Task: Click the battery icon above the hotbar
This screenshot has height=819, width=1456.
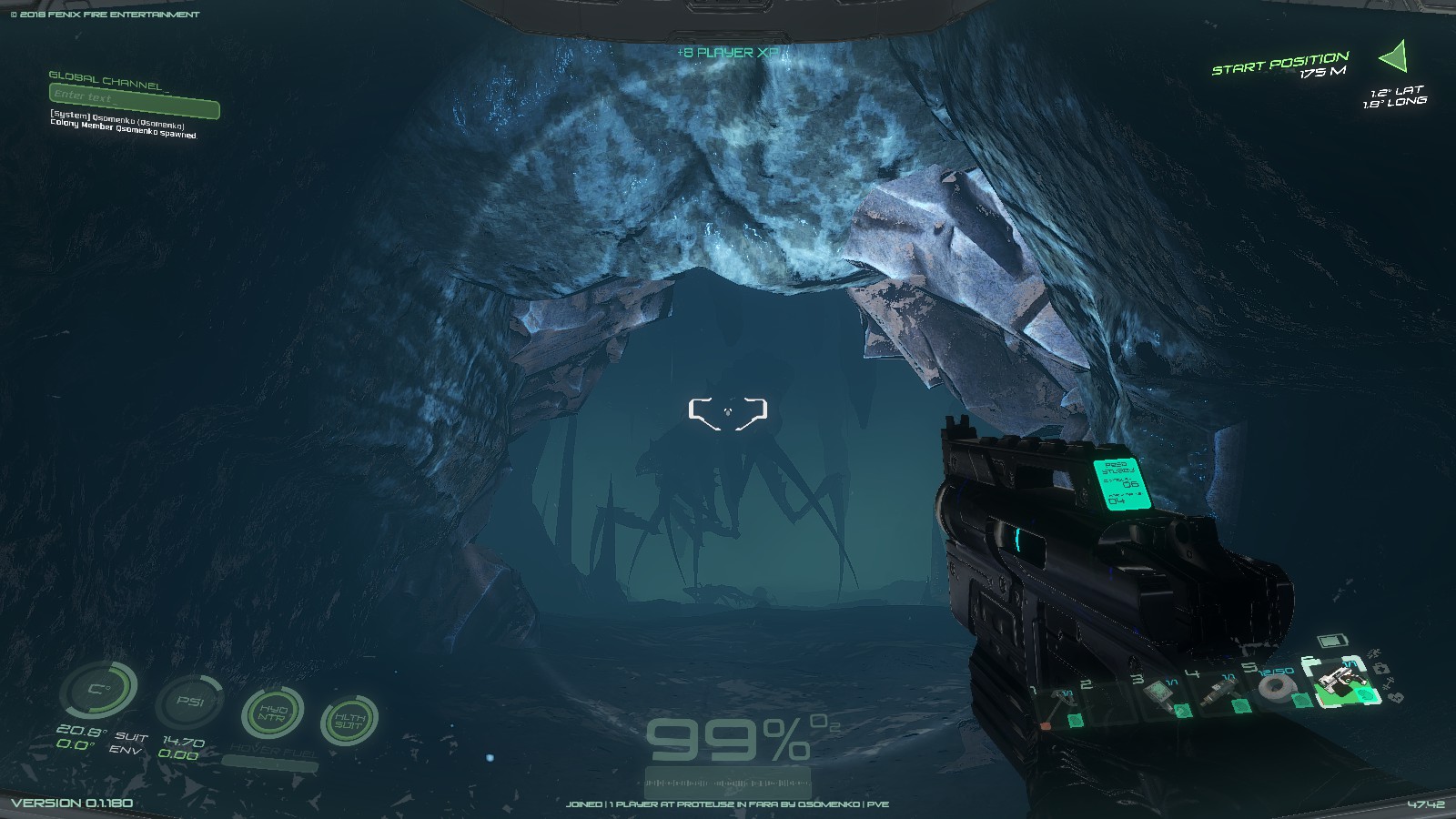Action: [1333, 641]
